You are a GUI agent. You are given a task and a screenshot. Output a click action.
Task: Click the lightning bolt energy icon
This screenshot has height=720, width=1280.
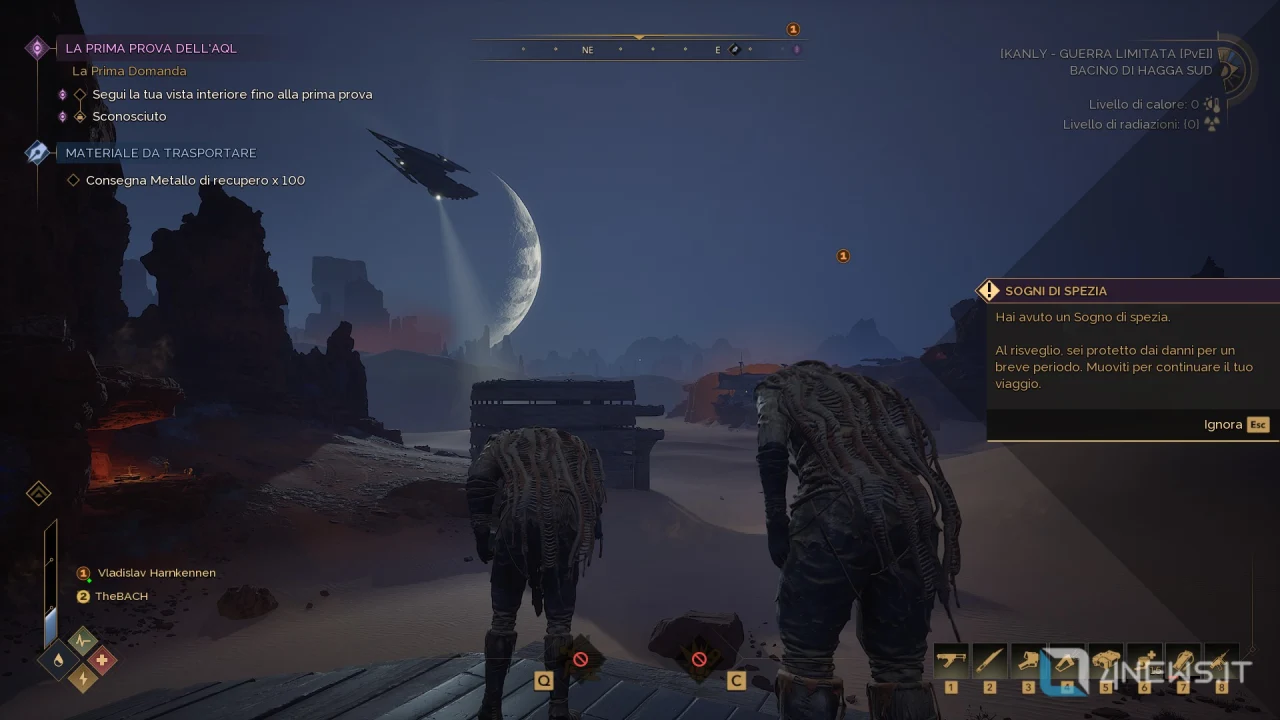pyautogui.click(x=81, y=679)
